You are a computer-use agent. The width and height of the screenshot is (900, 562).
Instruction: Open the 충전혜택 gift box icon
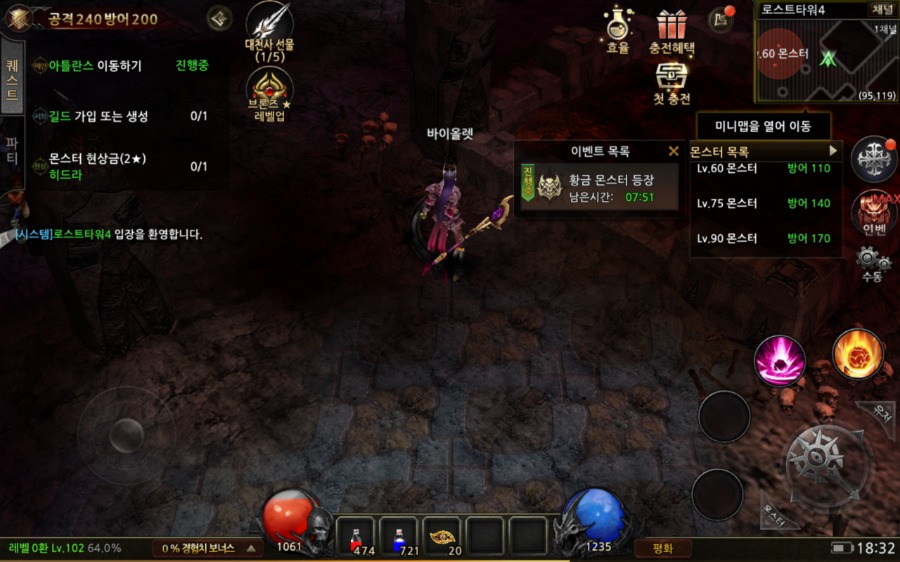(671, 30)
